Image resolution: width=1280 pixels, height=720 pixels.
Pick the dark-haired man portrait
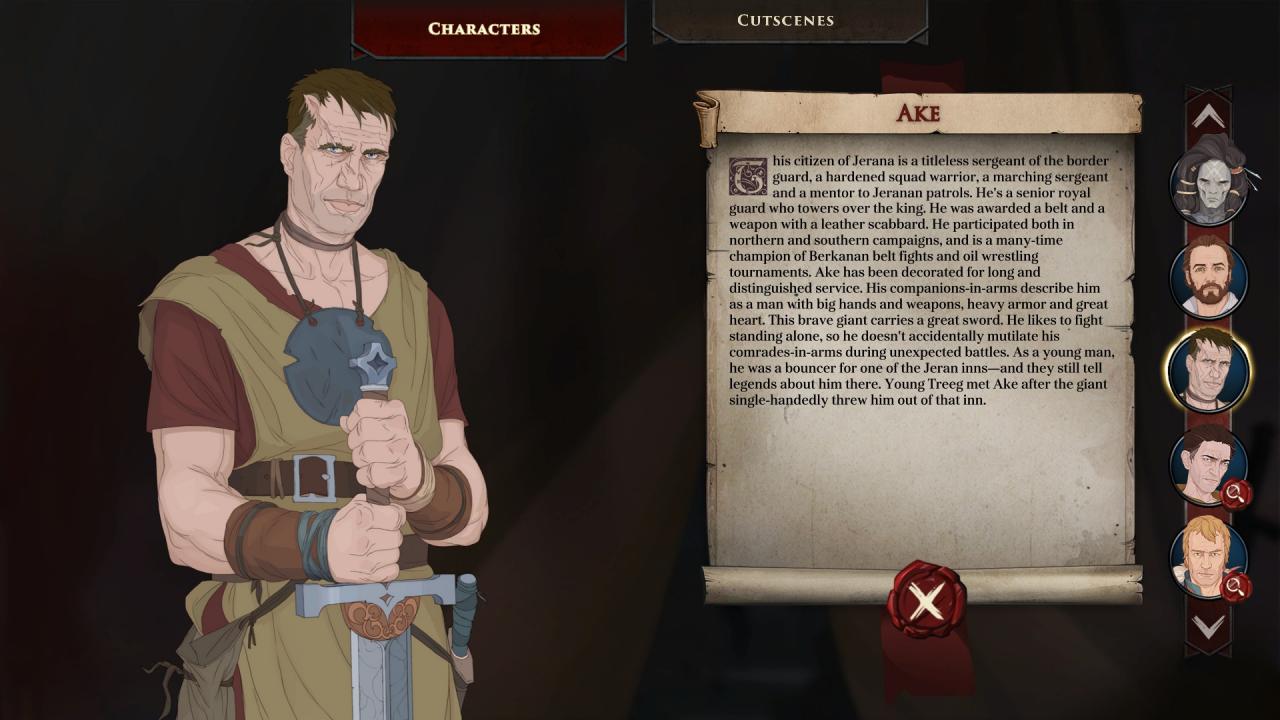[x=1206, y=463]
